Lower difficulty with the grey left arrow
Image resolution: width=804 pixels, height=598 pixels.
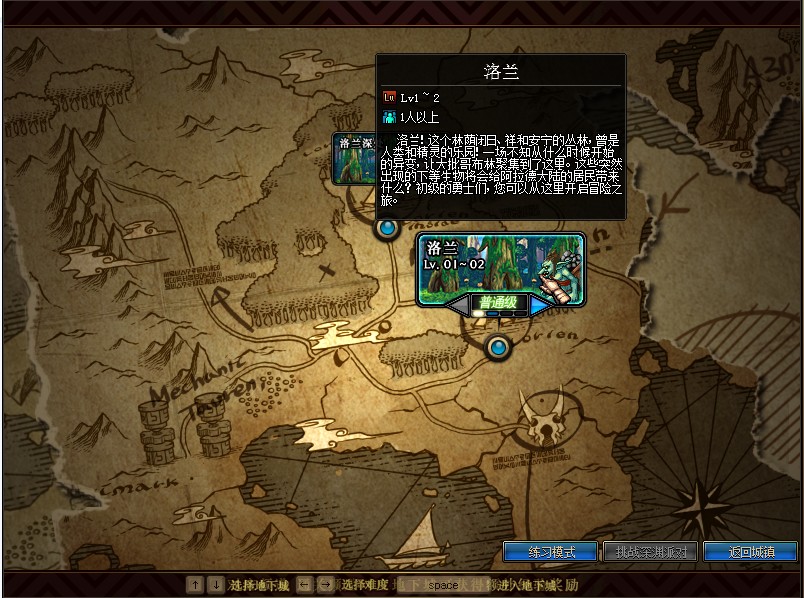pos(458,303)
